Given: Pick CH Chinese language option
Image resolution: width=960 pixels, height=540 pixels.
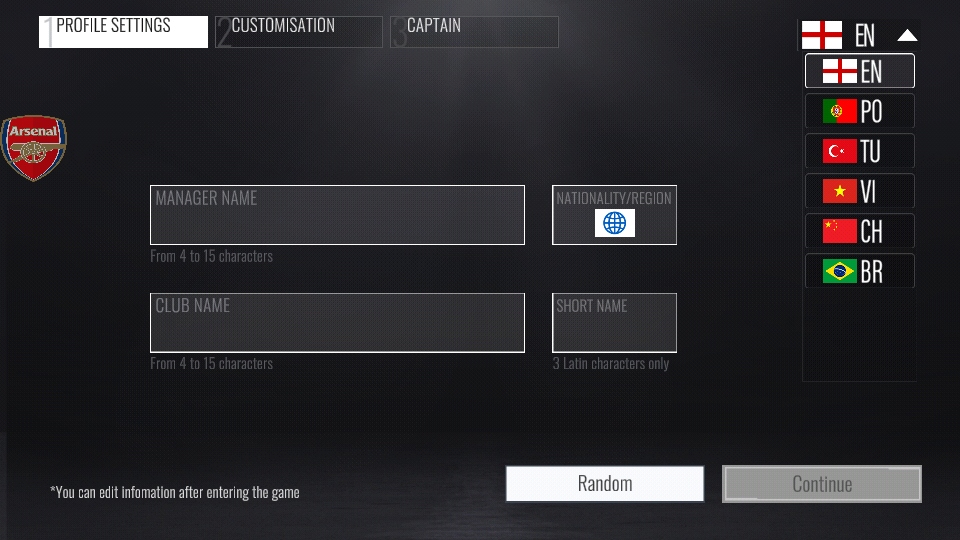Looking at the screenshot, I should [859, 231].
